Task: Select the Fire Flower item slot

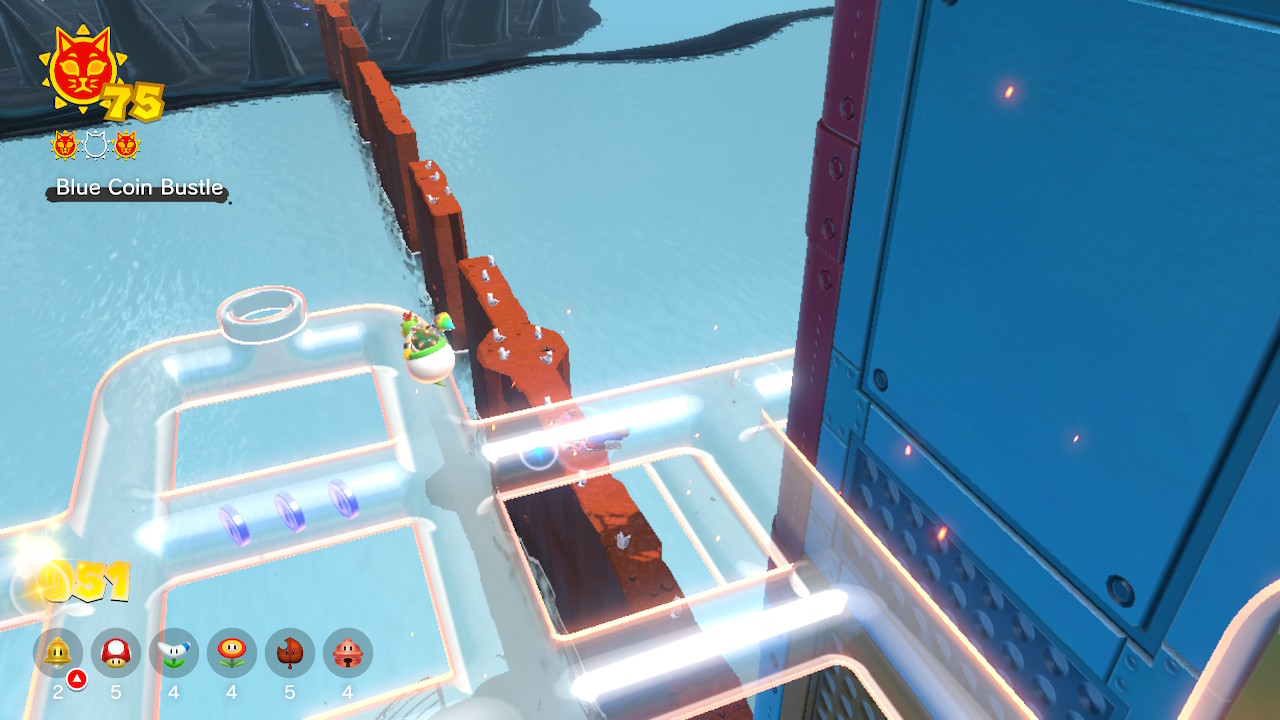Action: (232, 654)
